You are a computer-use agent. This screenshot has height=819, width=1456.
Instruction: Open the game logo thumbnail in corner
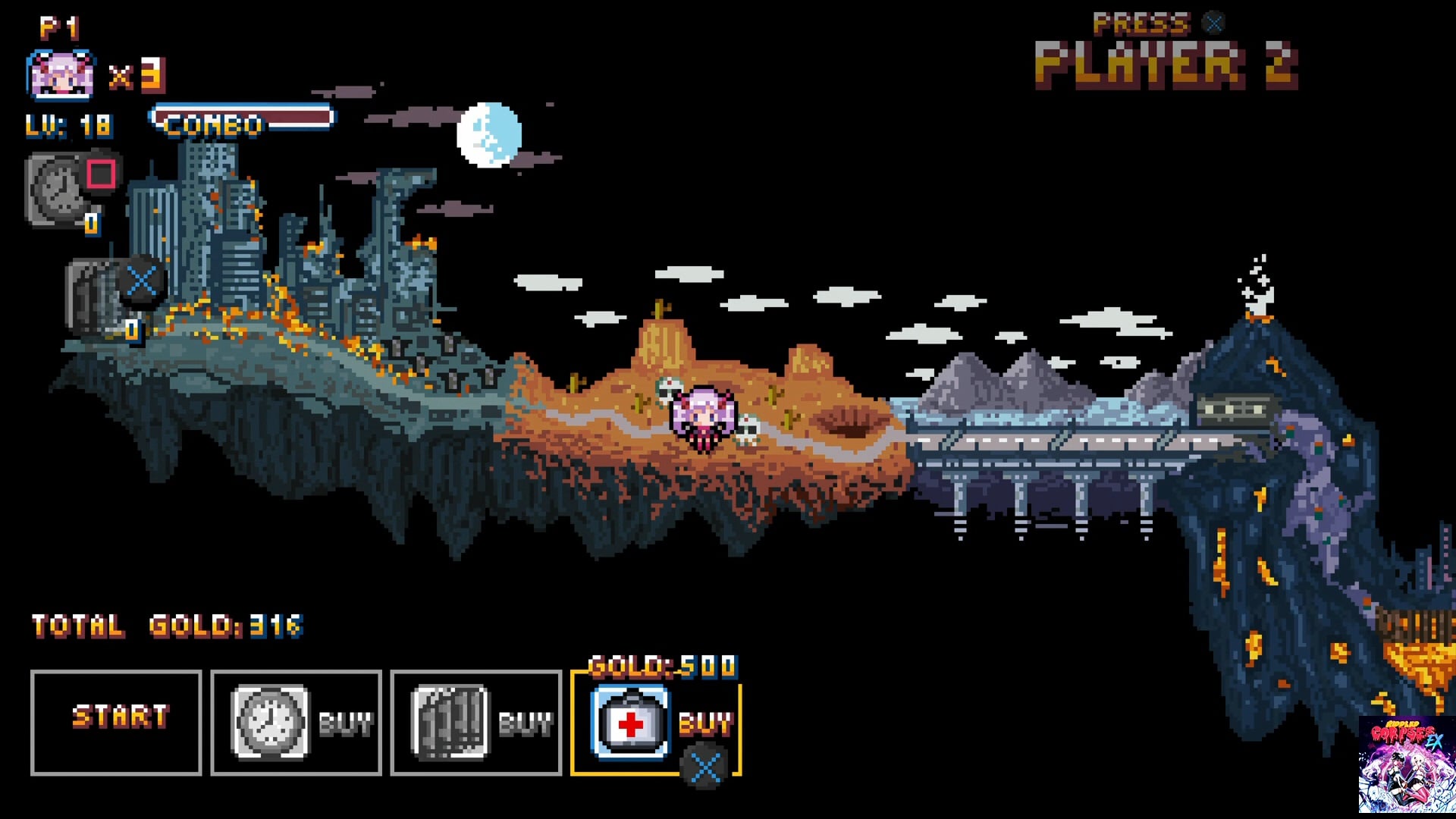coord(1407,764)
